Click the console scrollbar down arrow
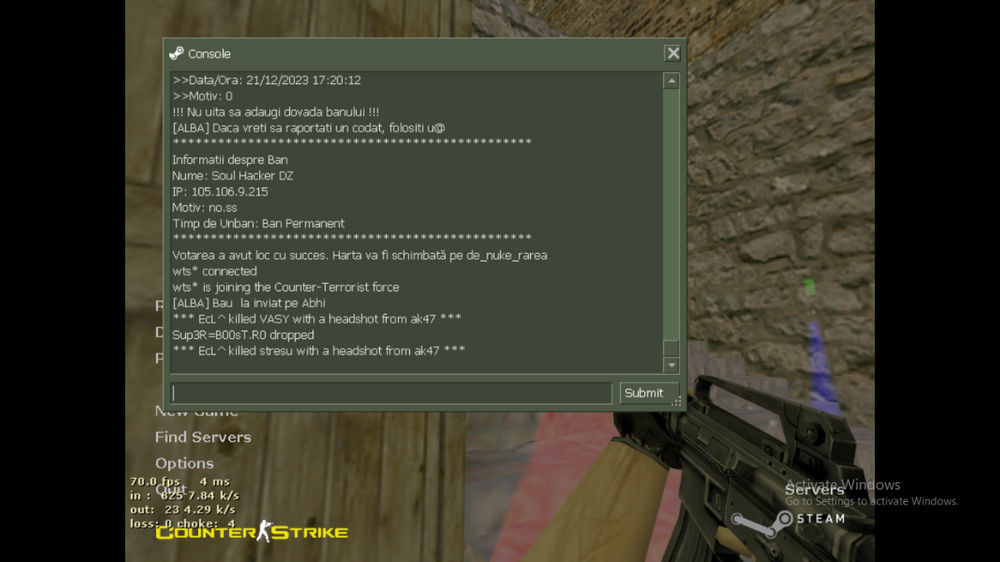 (x=672, y=366)
